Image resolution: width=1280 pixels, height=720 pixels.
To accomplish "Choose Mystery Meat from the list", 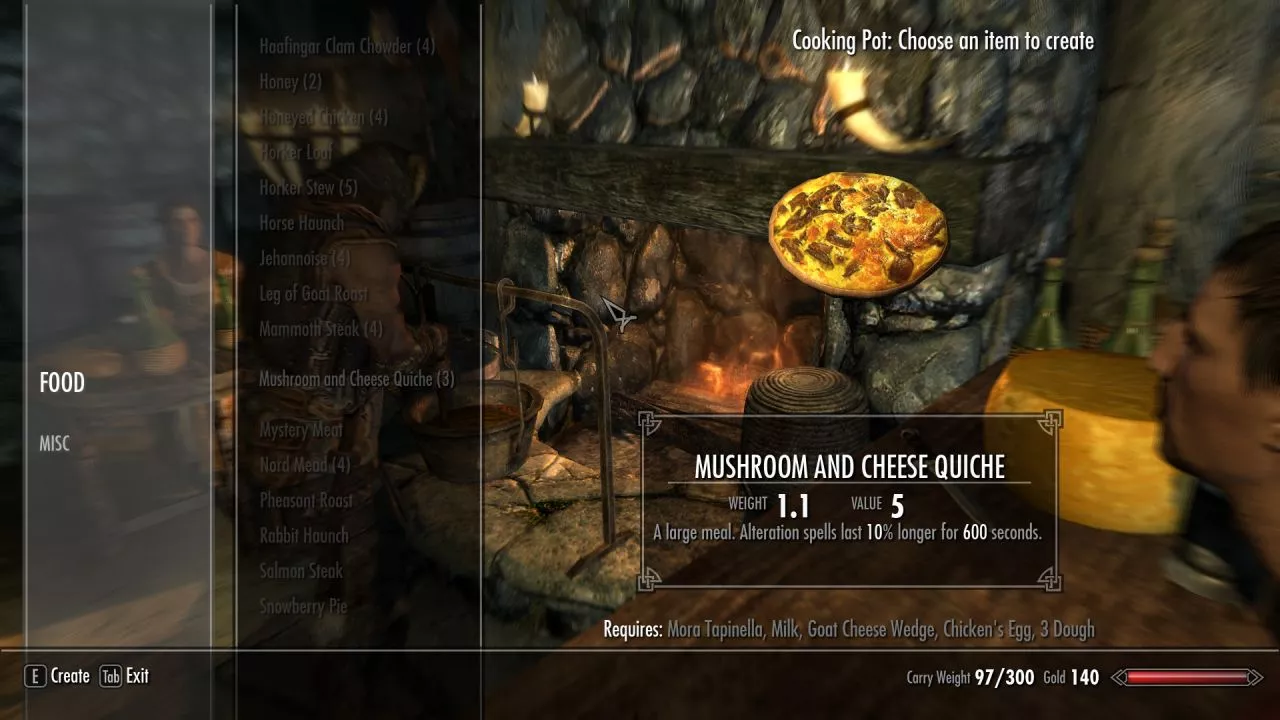I will click(x=301, y=430).
